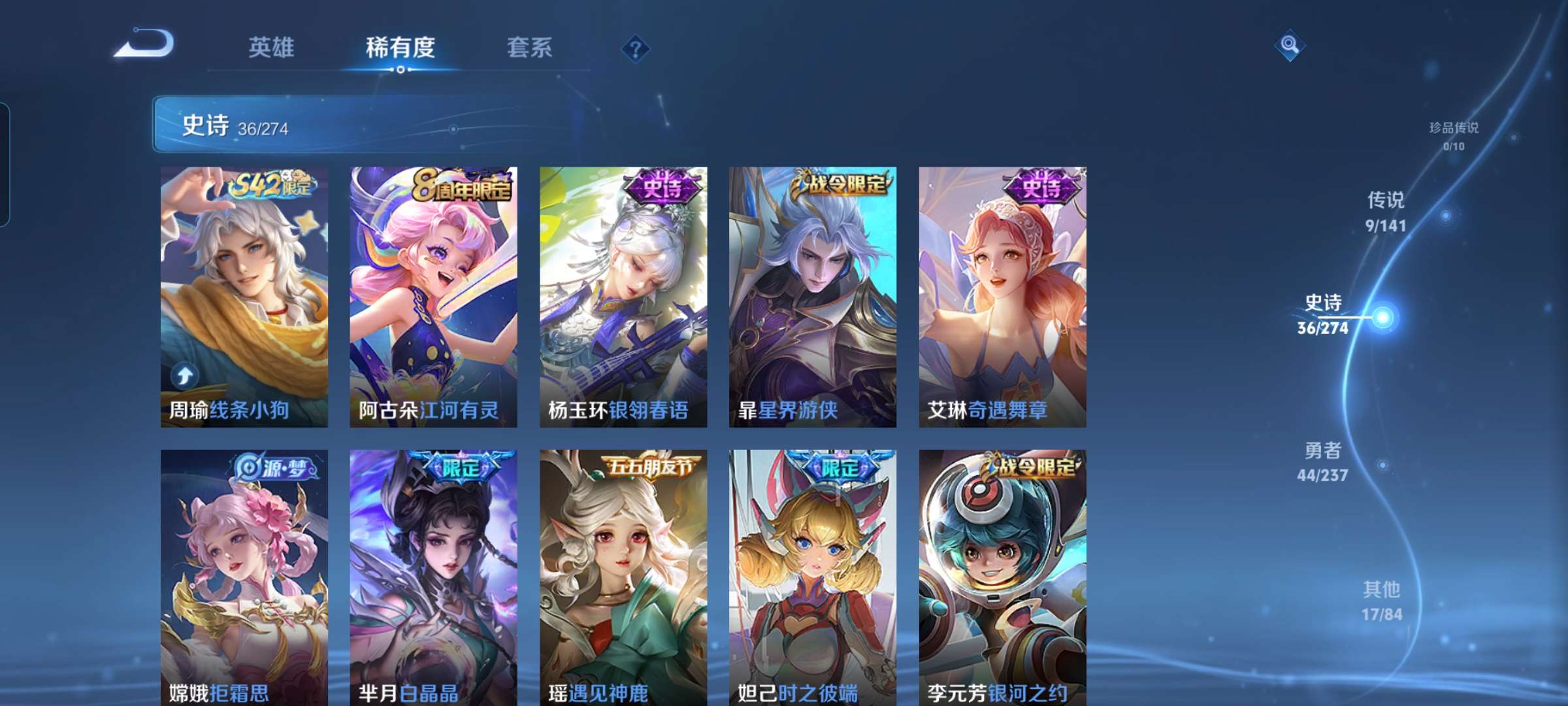Switch to the 英雄 tab
The image size is (1568, 706).
[271, 47]
